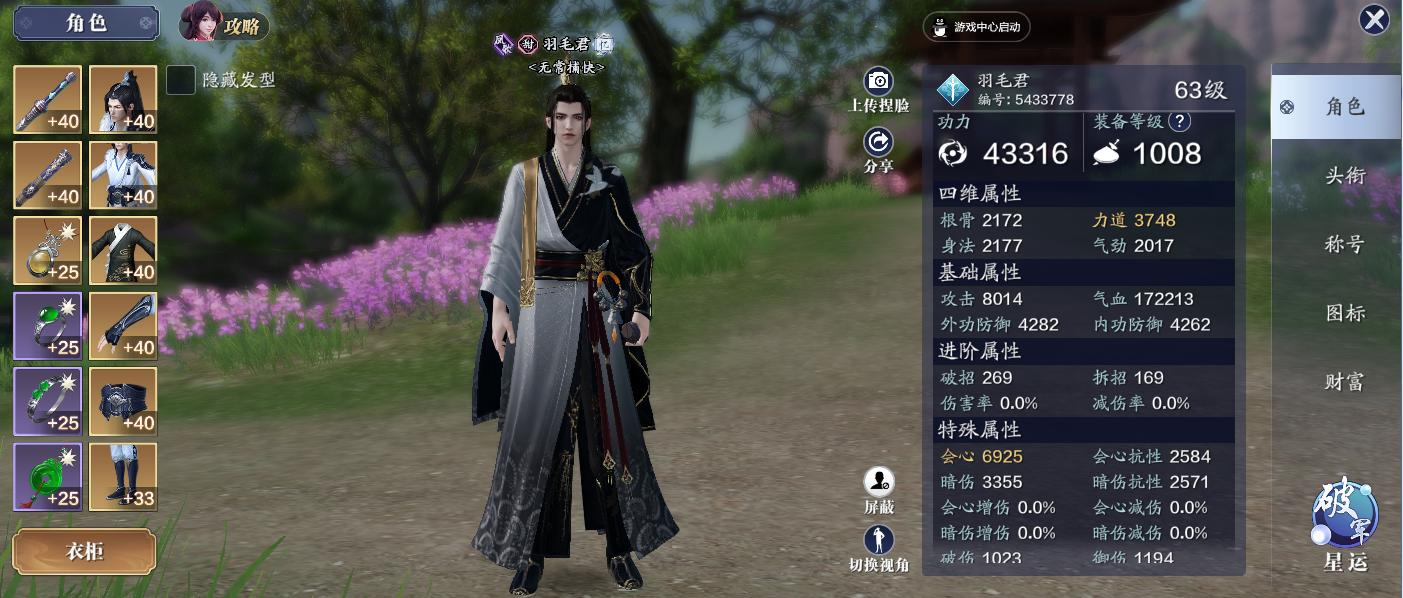Open the 称号 title tab
Image resolution: width=1403 pixels, height=598 pixels.
1345,245
